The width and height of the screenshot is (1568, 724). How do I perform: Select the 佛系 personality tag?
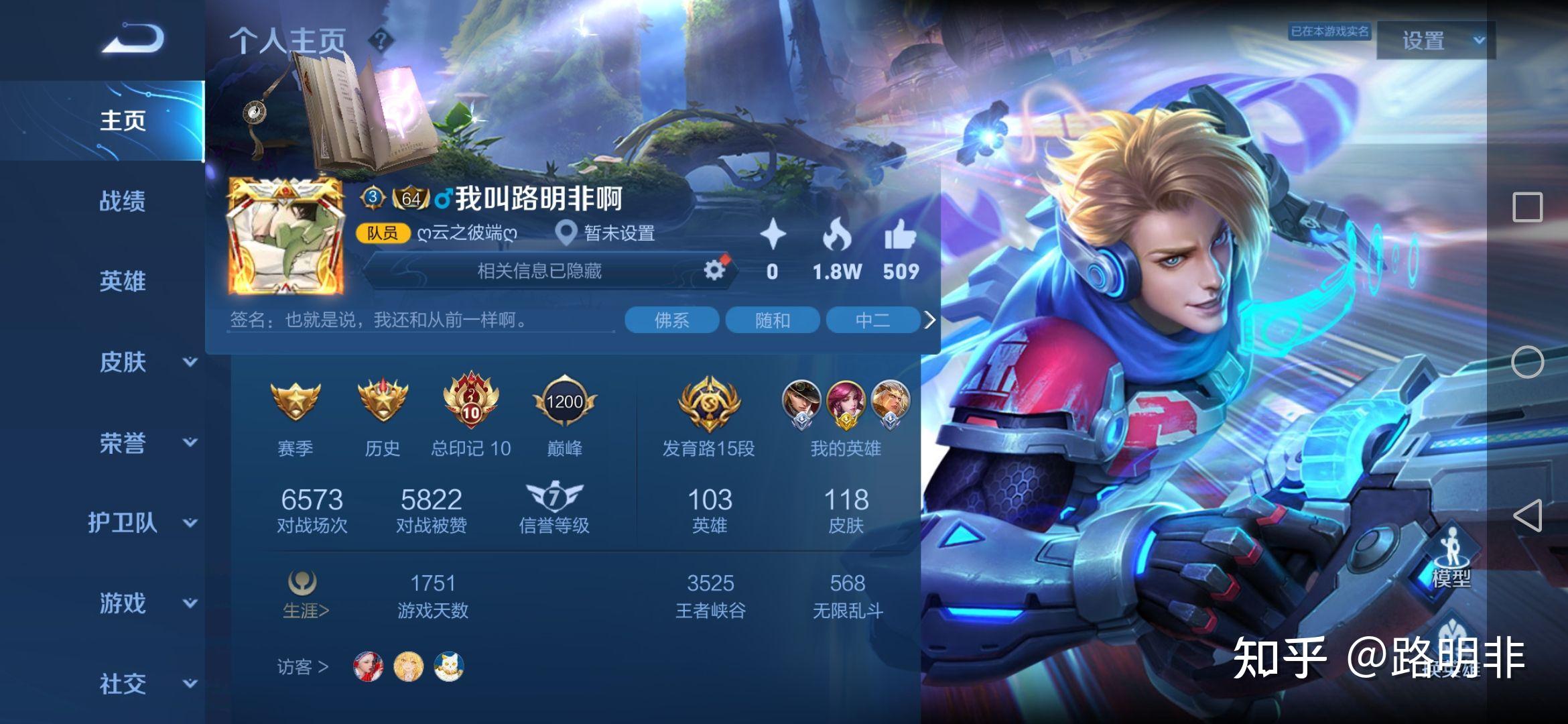pos(671,320)
